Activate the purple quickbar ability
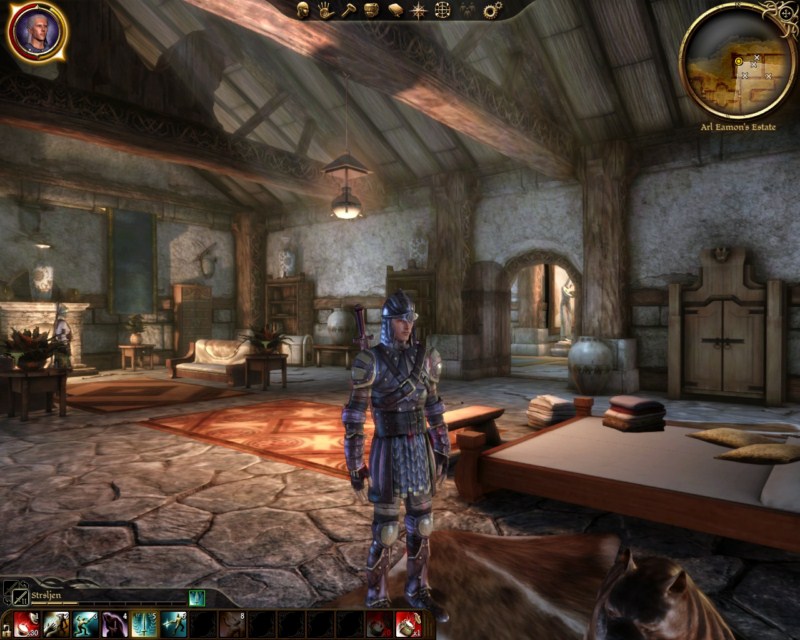The image size is (800, 640). 114,625
